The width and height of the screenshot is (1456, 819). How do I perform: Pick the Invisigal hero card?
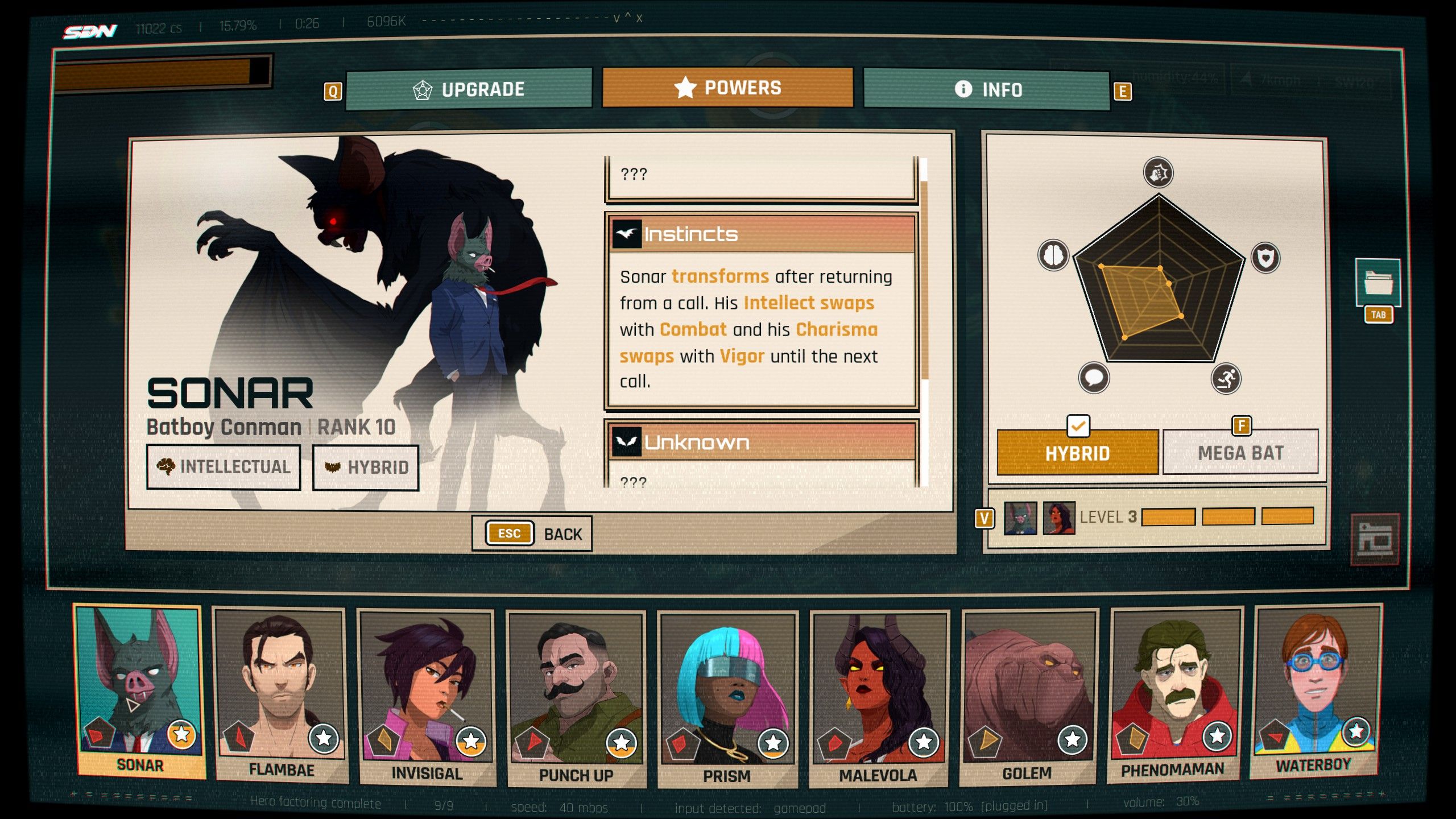tap(427, 697)
